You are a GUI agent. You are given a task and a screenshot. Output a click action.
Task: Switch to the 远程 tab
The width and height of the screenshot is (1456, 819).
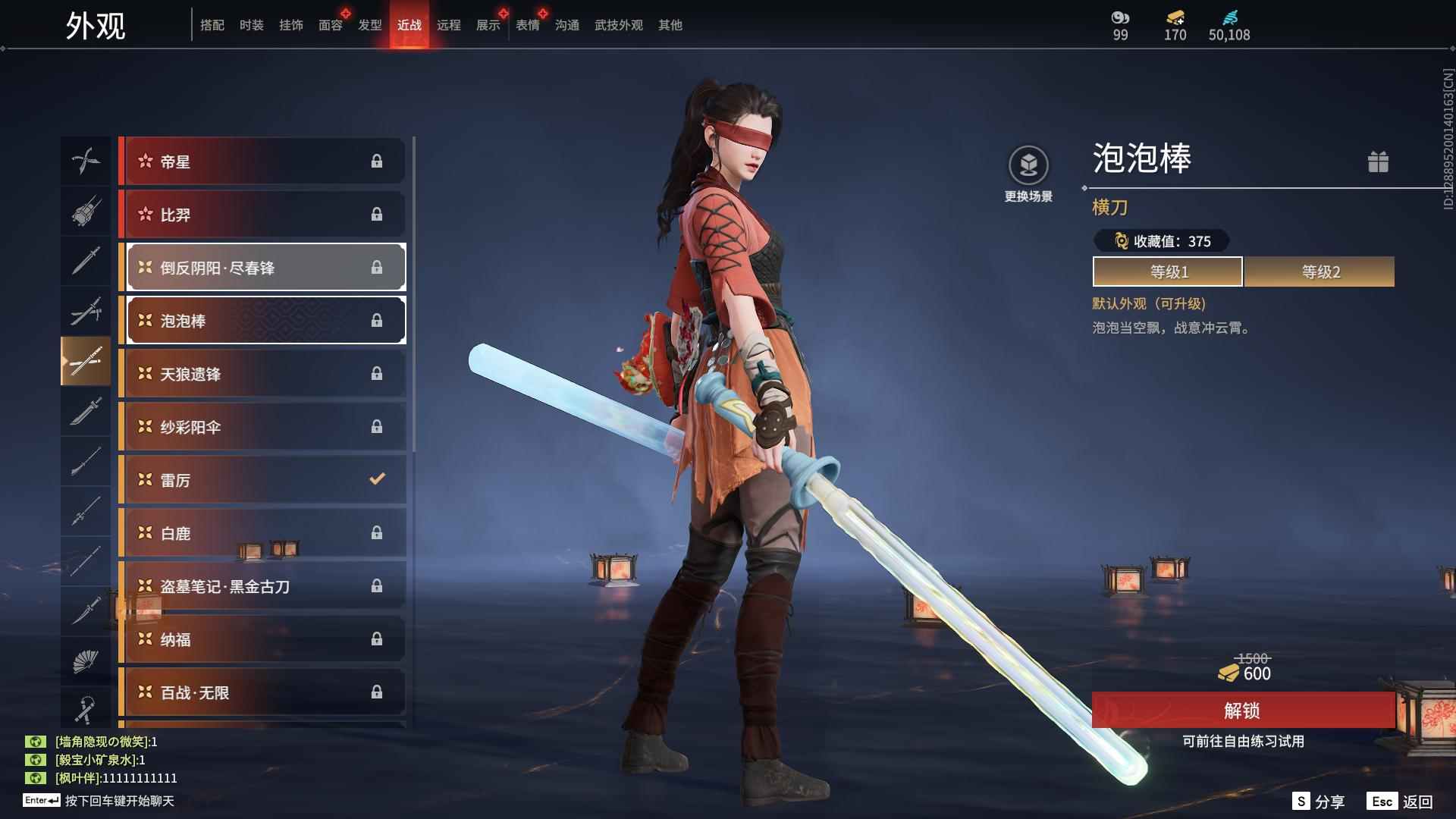(450, 25)
